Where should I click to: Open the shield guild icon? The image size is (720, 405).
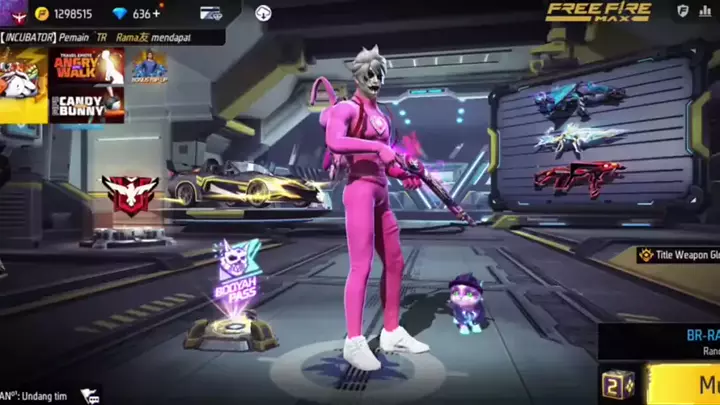click(x=683, y=11)
